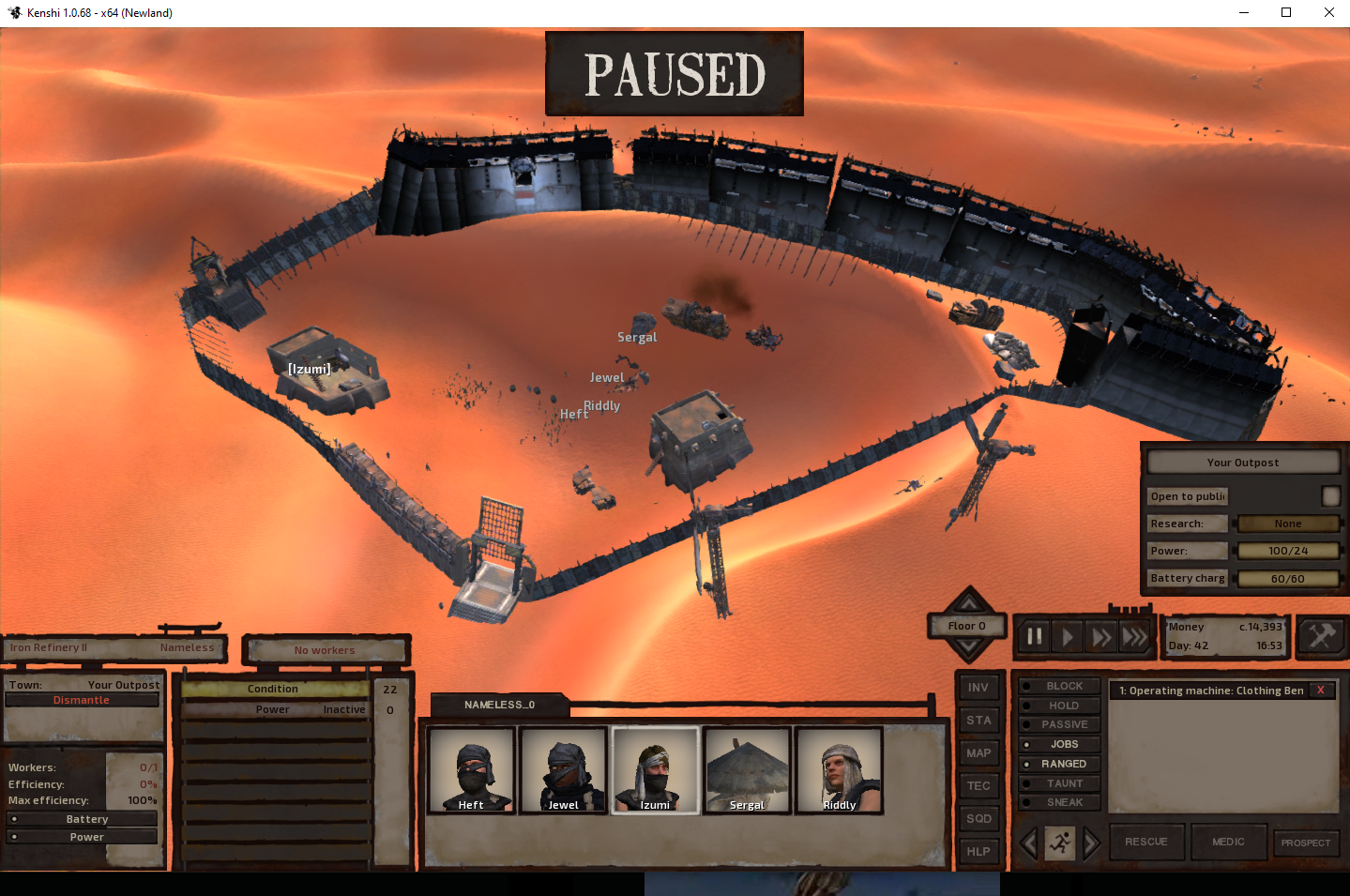Pick Riddly's character portrait
1350x896 pixels.
point(839,769)
